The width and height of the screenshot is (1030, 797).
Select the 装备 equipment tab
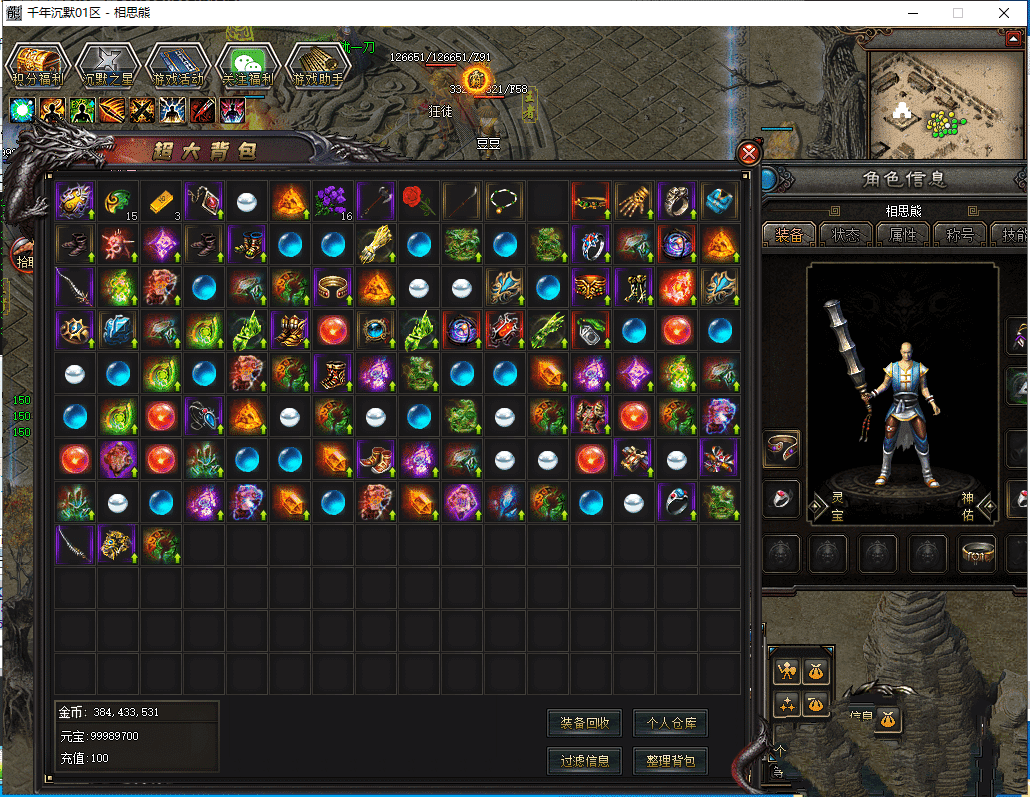click(x=789, y=235)
